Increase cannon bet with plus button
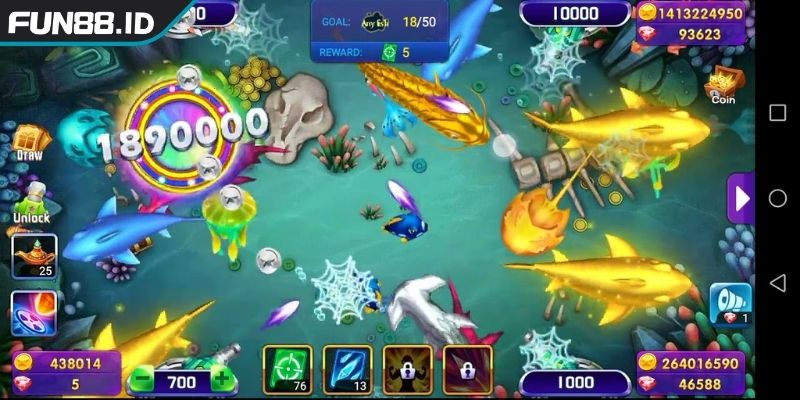Viewport: 800px width, 400px height. [221, 381]
